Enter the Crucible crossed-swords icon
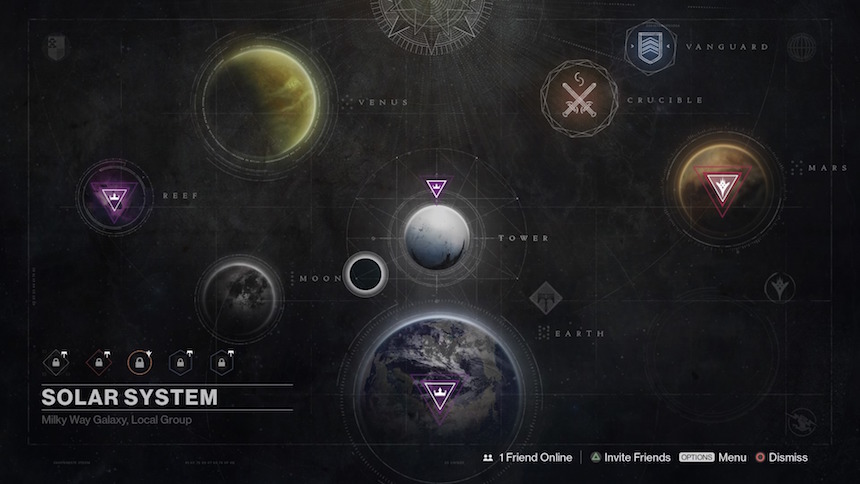The height and width of the screenshot is (484, 860). [579, 99]
